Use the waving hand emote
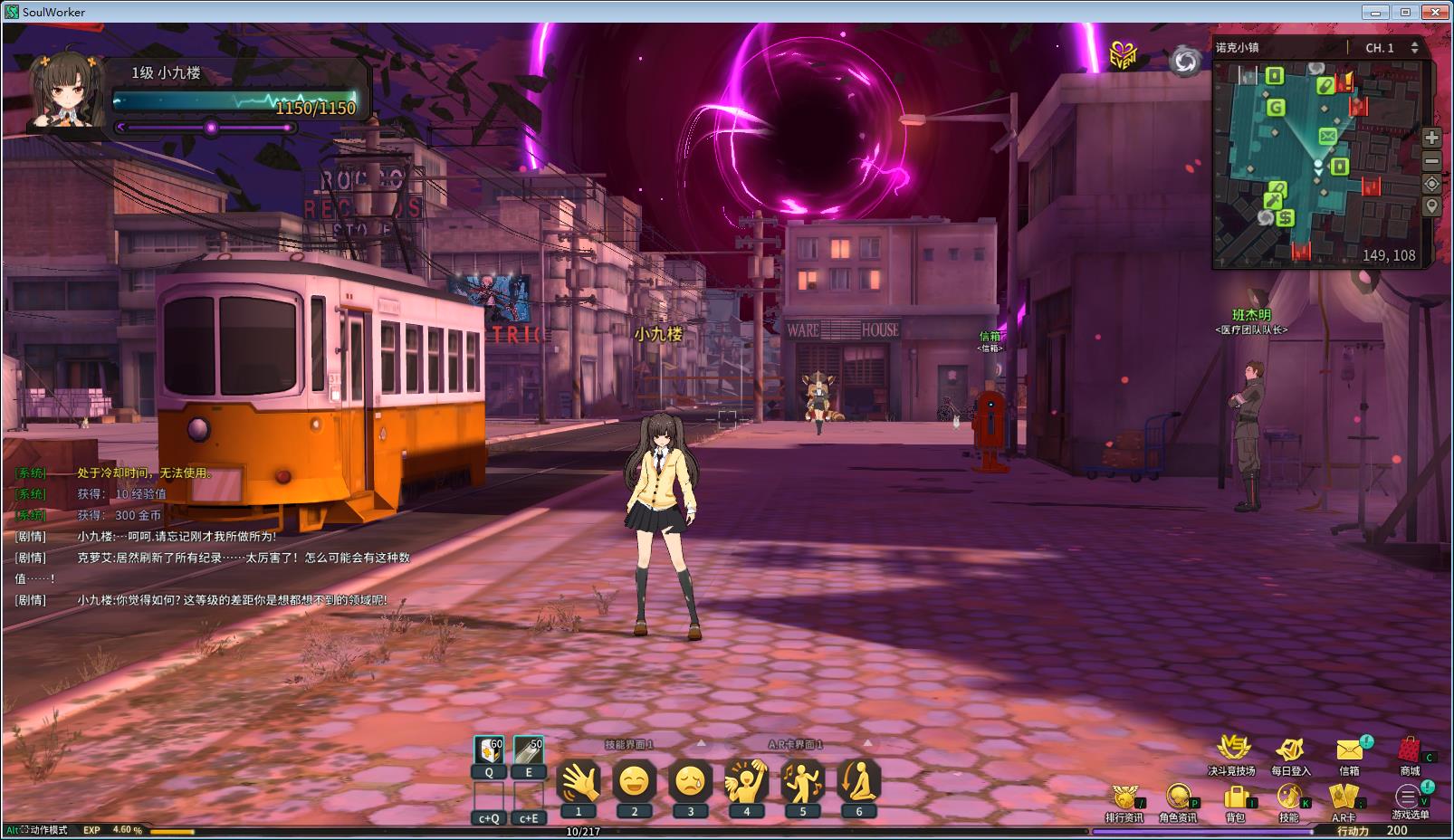Viewport: 1454px width, 840px height. coord(579,780)
